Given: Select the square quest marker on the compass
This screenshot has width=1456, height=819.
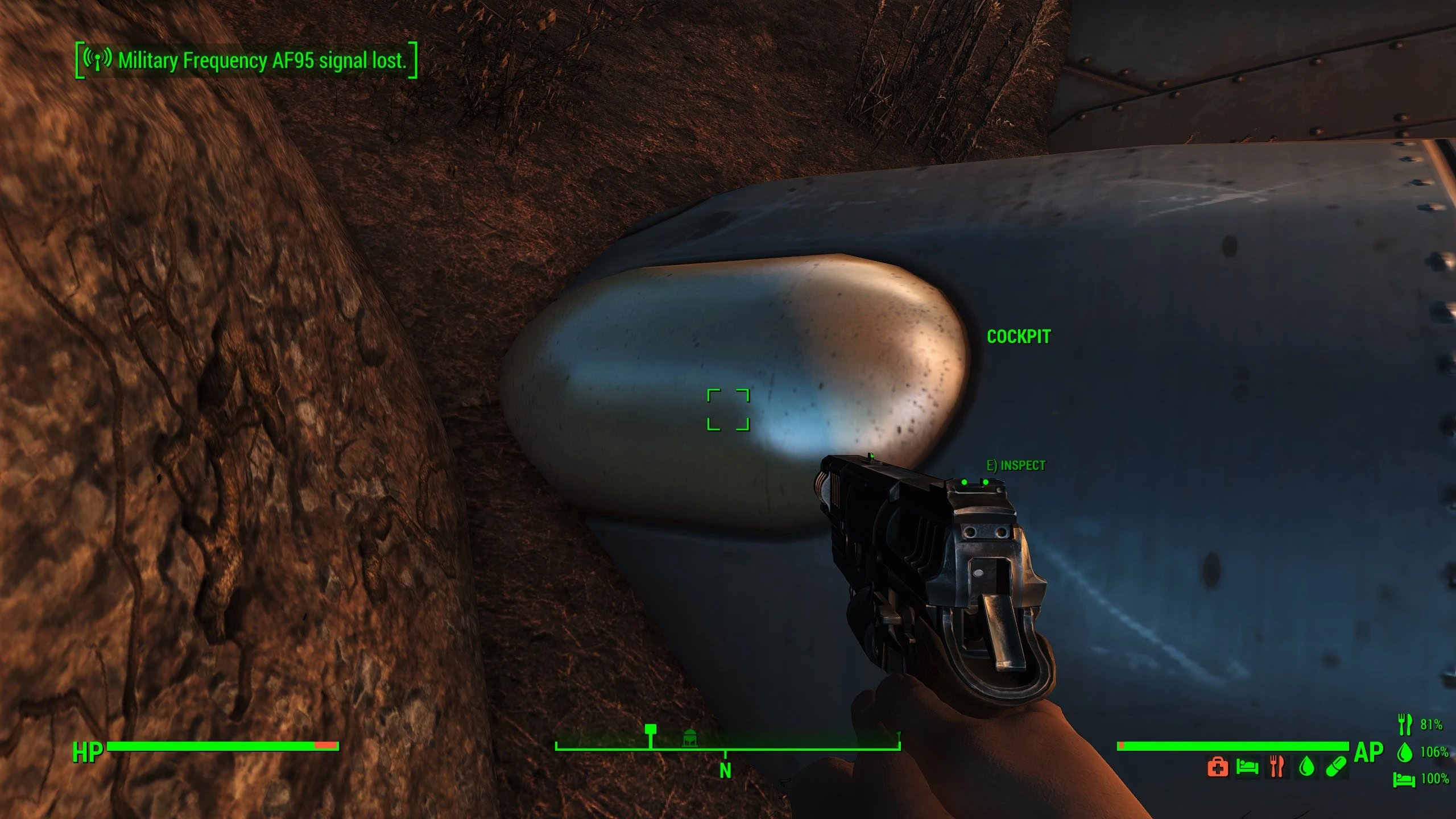Looking at the screenshot, I should click(651, 730).
